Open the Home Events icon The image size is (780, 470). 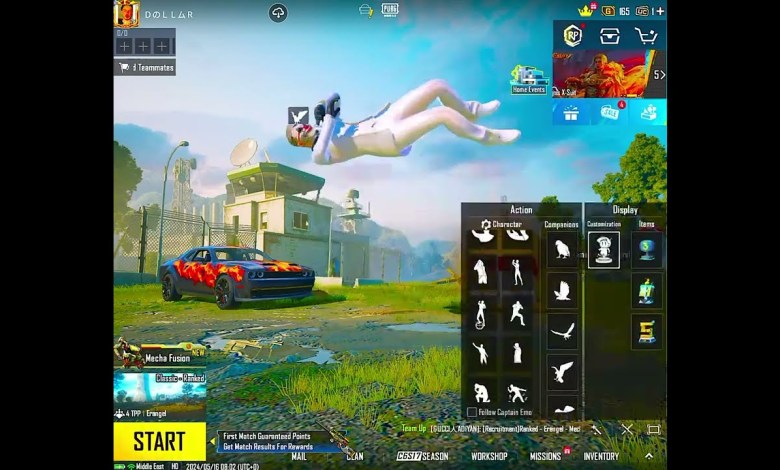tap(528, 79)
